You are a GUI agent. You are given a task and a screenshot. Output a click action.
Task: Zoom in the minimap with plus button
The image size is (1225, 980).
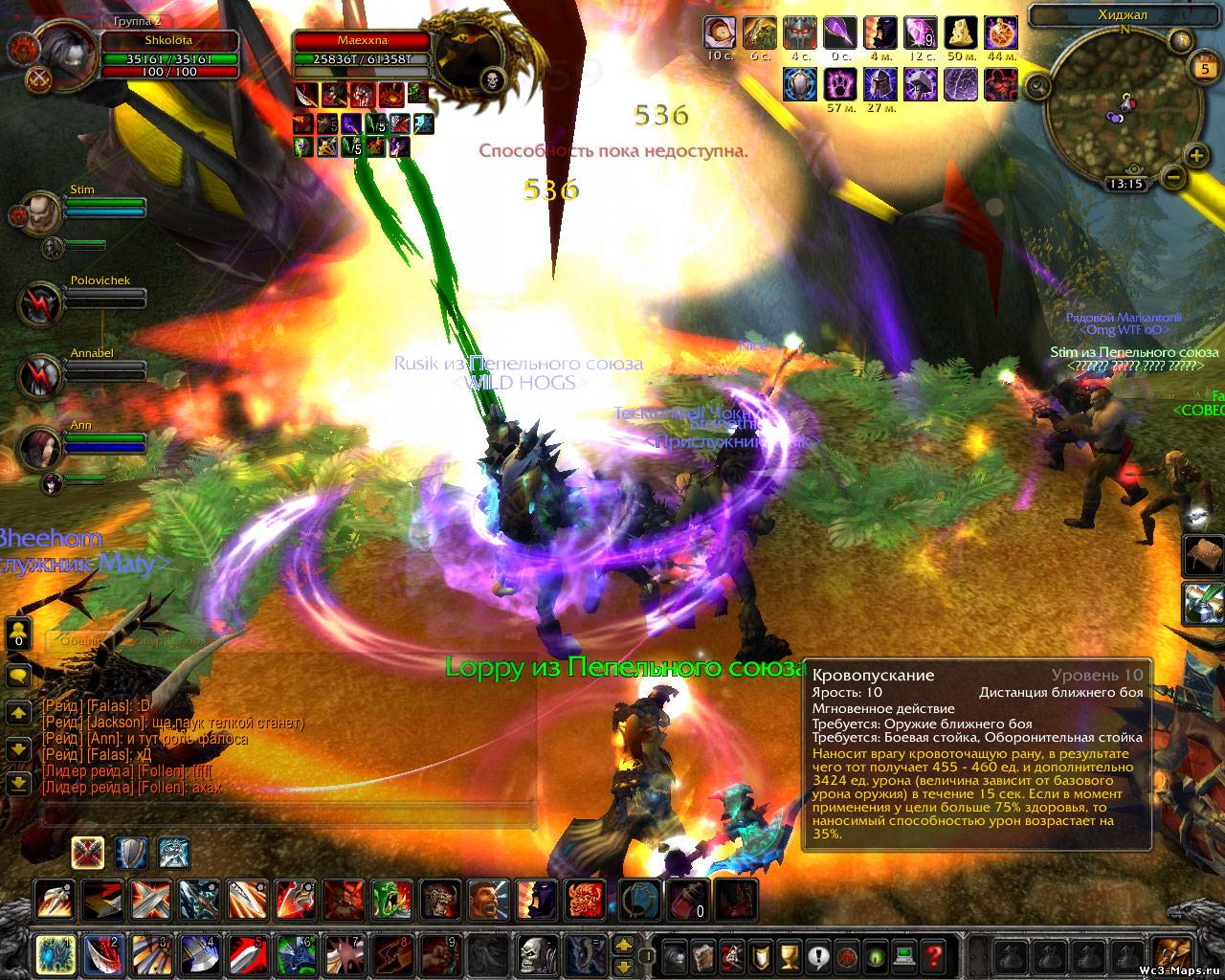[1196, 156]
